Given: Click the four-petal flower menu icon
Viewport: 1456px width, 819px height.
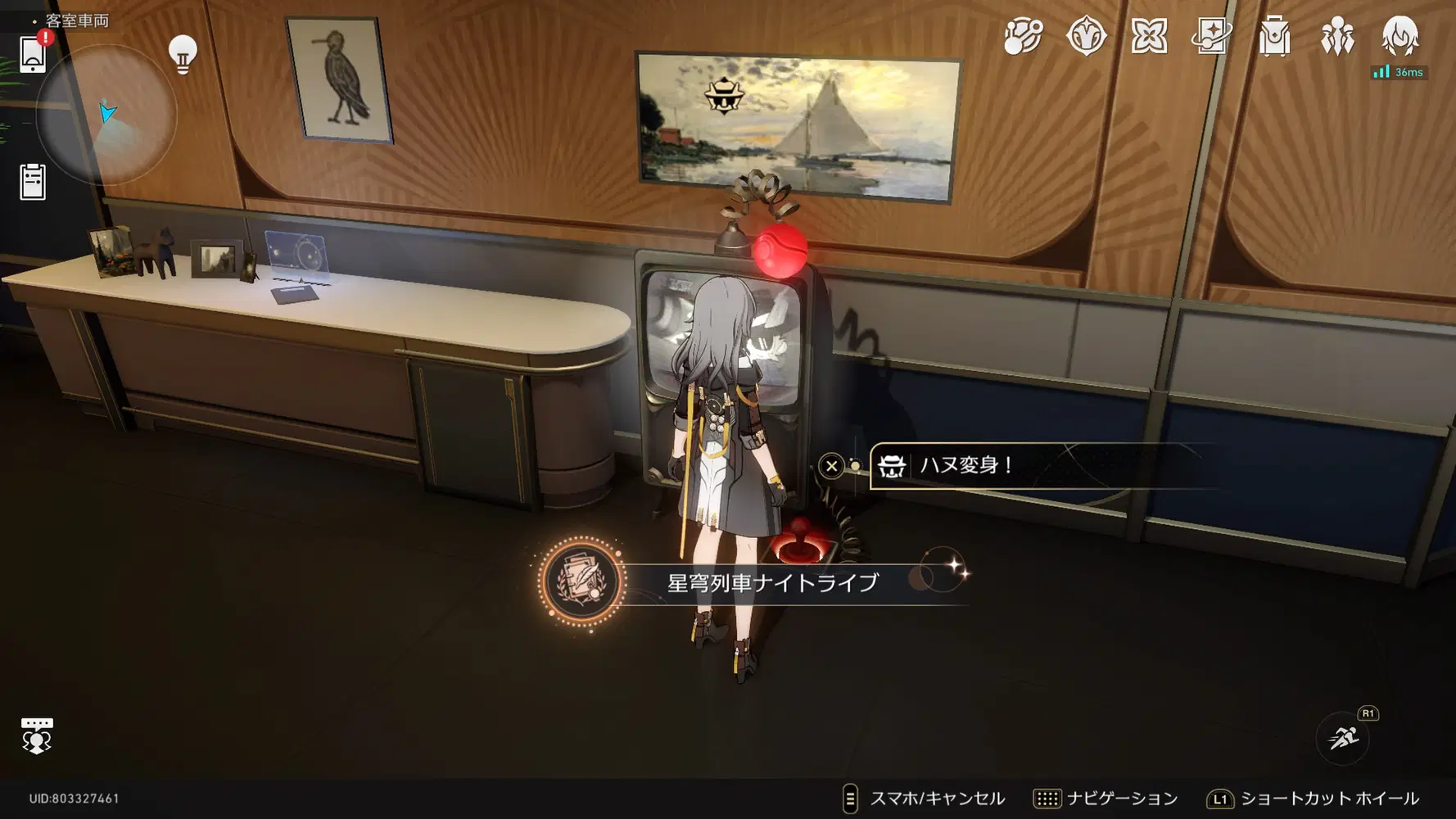Looking at the screenshot, I should 1150,37.
